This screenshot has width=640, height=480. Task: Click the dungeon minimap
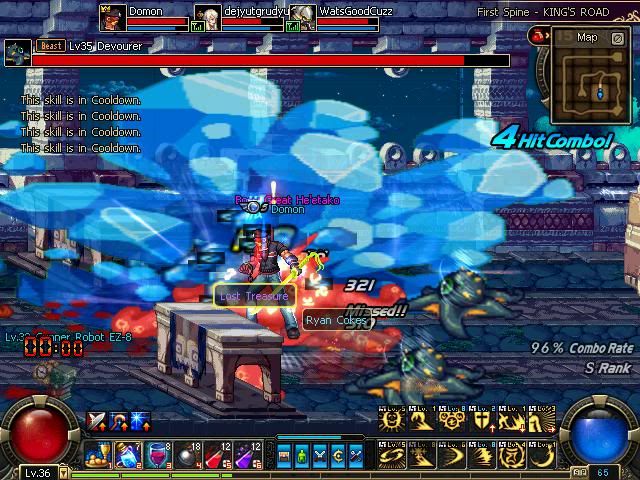(589, 81)
